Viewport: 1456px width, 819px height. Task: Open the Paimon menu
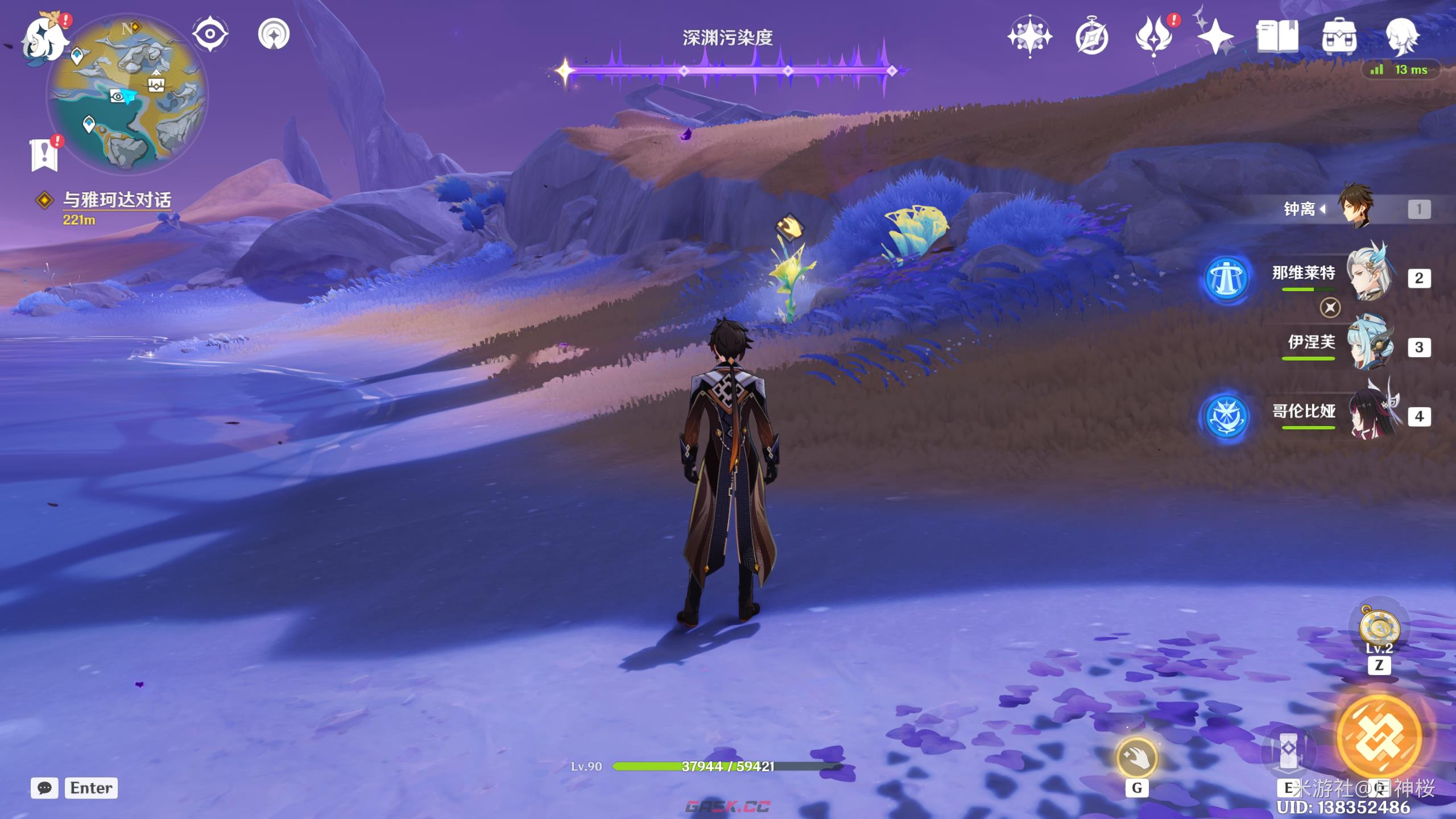[x=44, y=40]
